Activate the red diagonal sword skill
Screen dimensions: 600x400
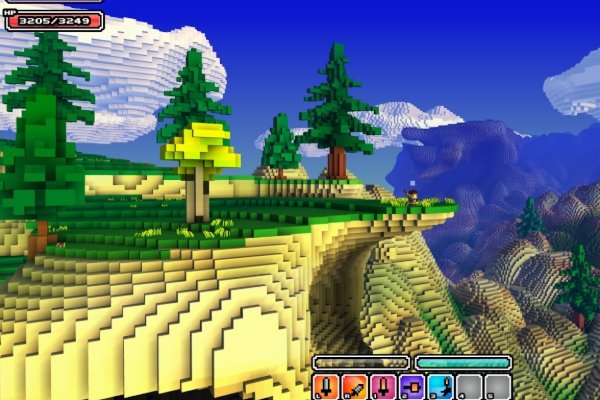click(x=354, y=388)
